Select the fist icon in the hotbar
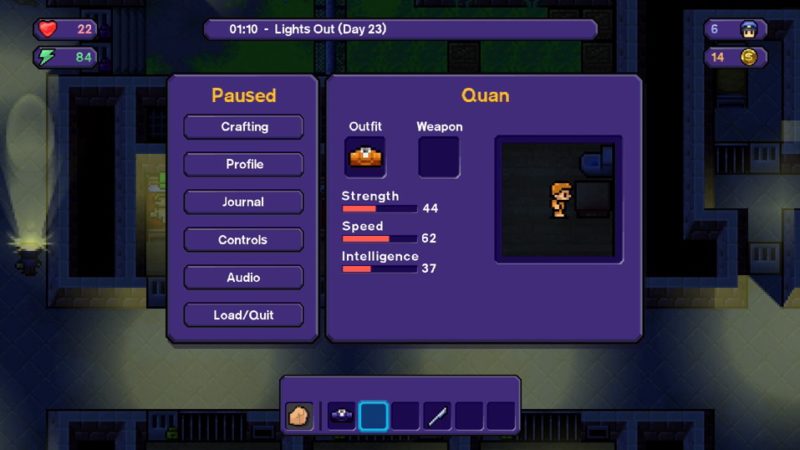800x450 pixels. (x=299, y=416)
